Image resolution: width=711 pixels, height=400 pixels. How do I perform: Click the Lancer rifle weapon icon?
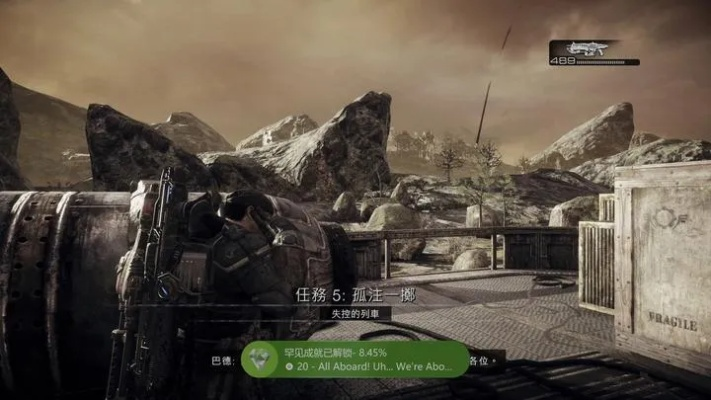[583, 47]
